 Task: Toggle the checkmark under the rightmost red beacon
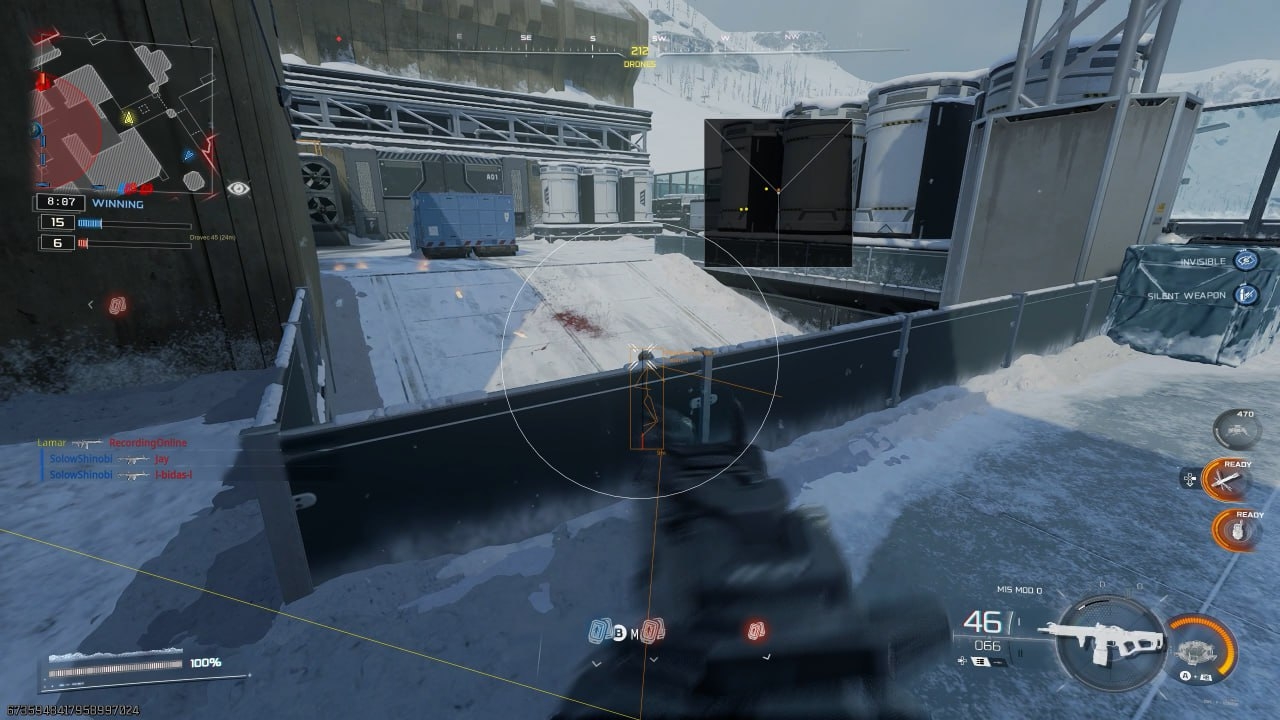click(768, 657)
